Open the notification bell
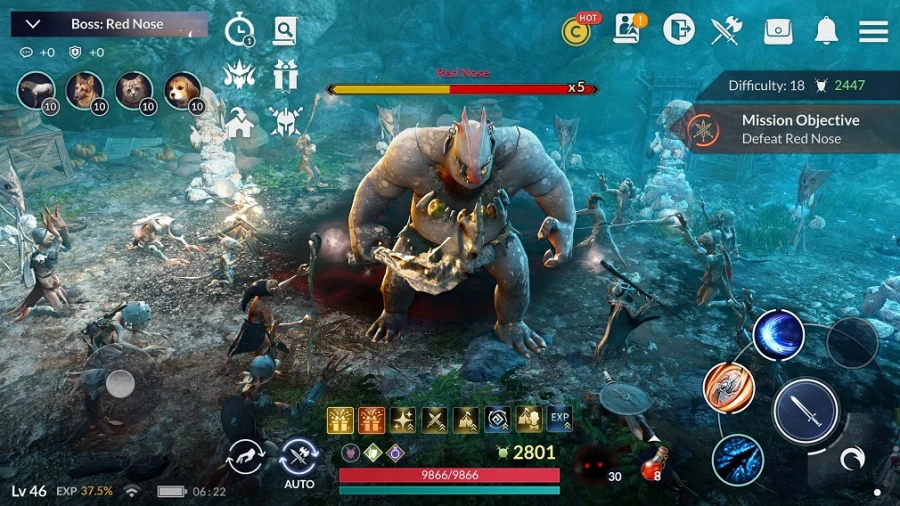Image resolution: width=900 pixels, height=506 pixels. 826,31
